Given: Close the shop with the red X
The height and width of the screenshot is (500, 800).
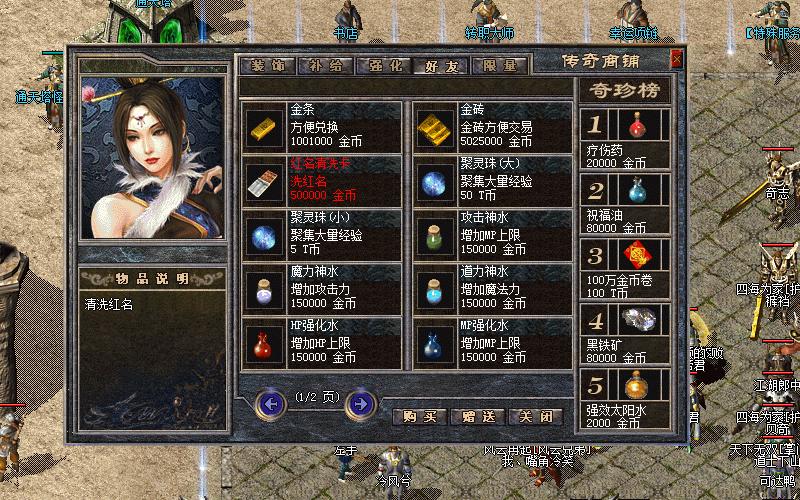Looking at the screenshot, I should point(677,59).
